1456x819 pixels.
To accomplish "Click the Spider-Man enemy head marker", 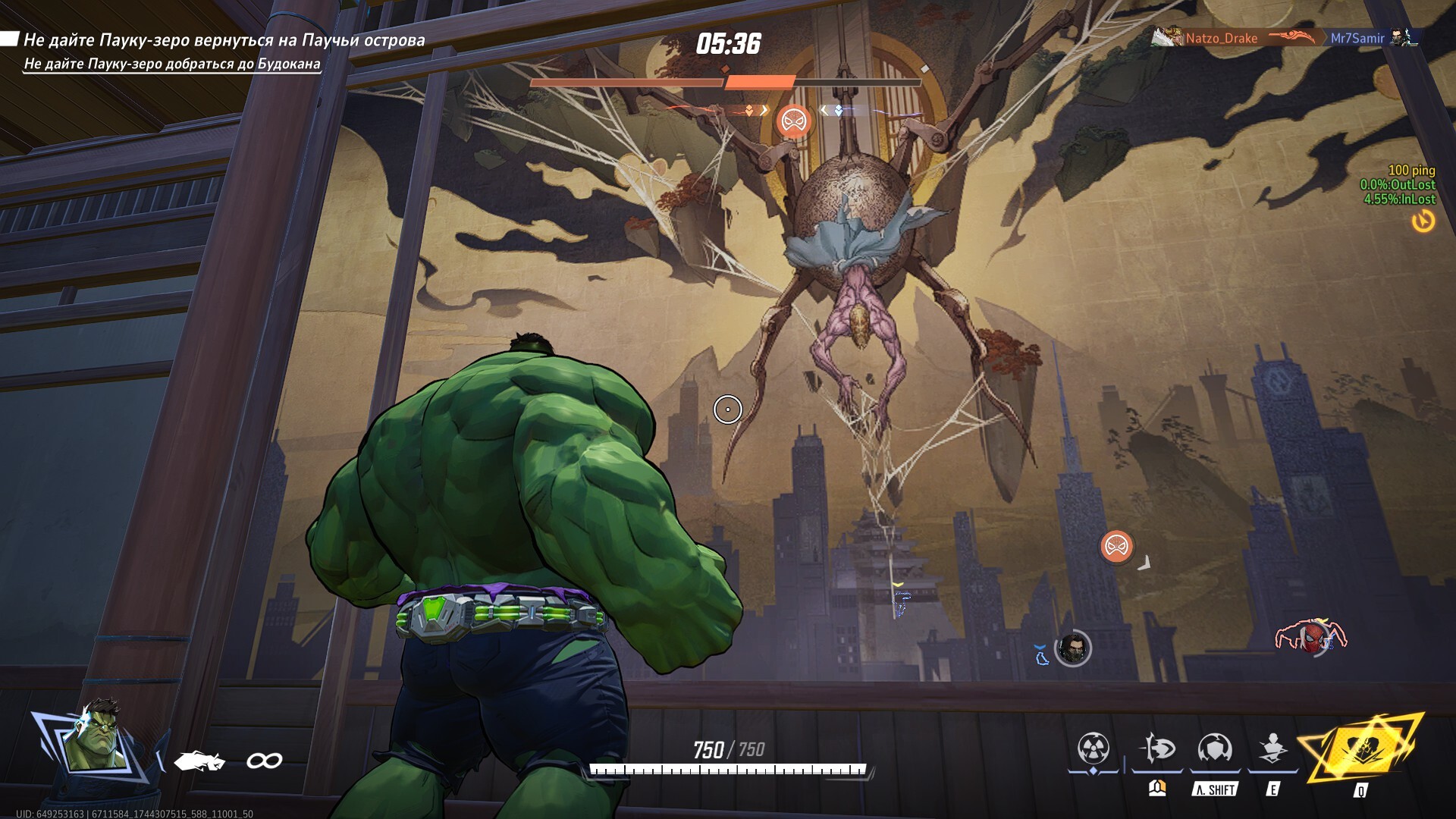I will tap(1311, 638).
